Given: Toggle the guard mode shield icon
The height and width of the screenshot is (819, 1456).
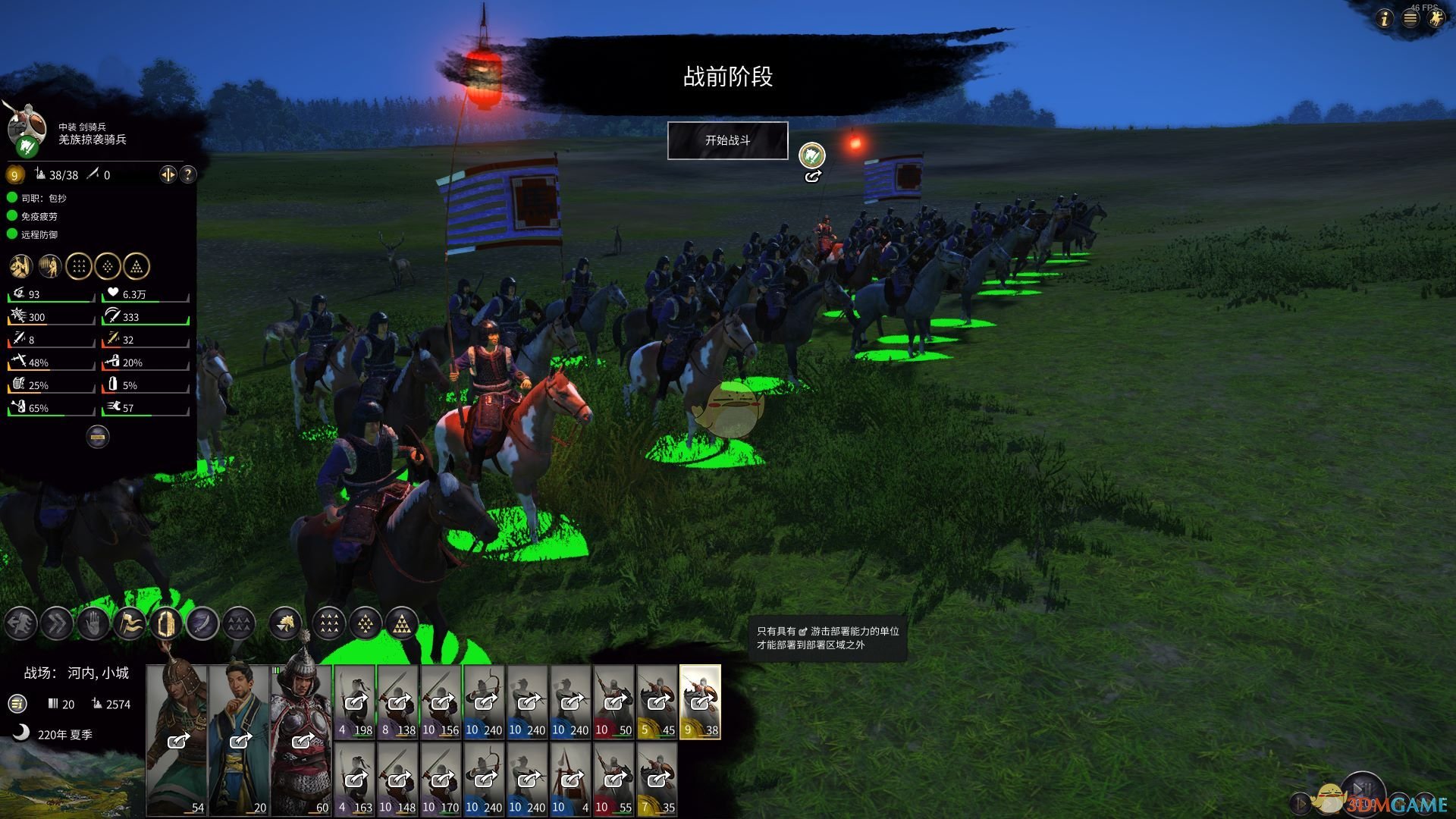Looking at the screenshot, I should click(166, 624).
